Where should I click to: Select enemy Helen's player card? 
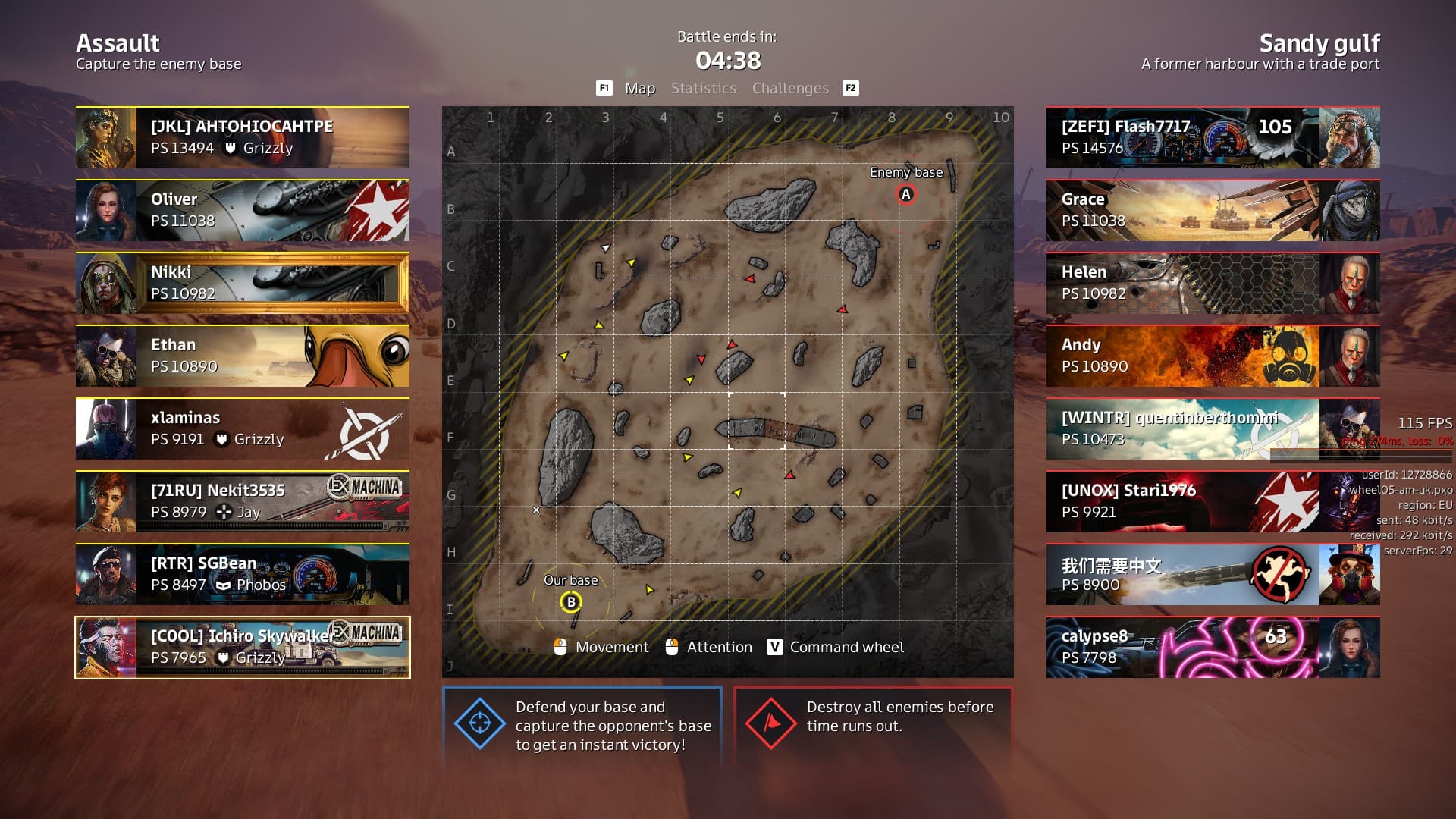1213,283
